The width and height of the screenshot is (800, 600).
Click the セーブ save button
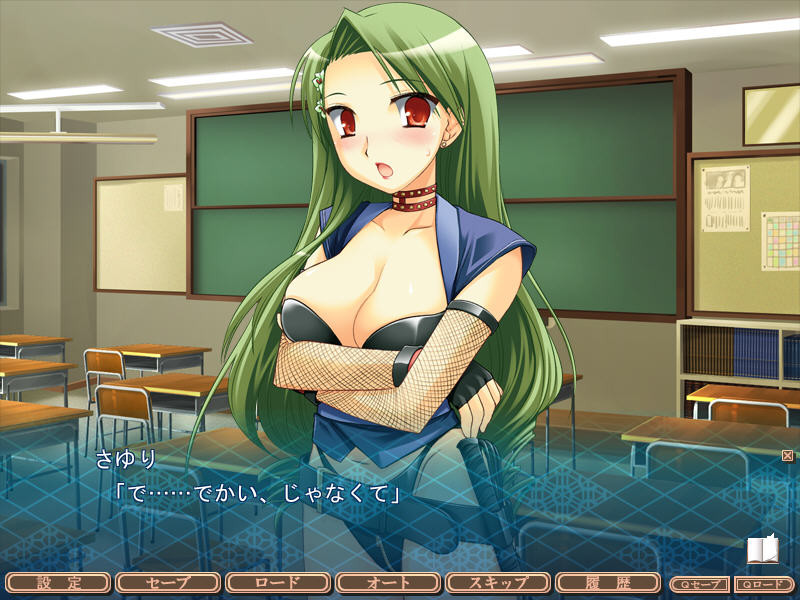(167, 583)
